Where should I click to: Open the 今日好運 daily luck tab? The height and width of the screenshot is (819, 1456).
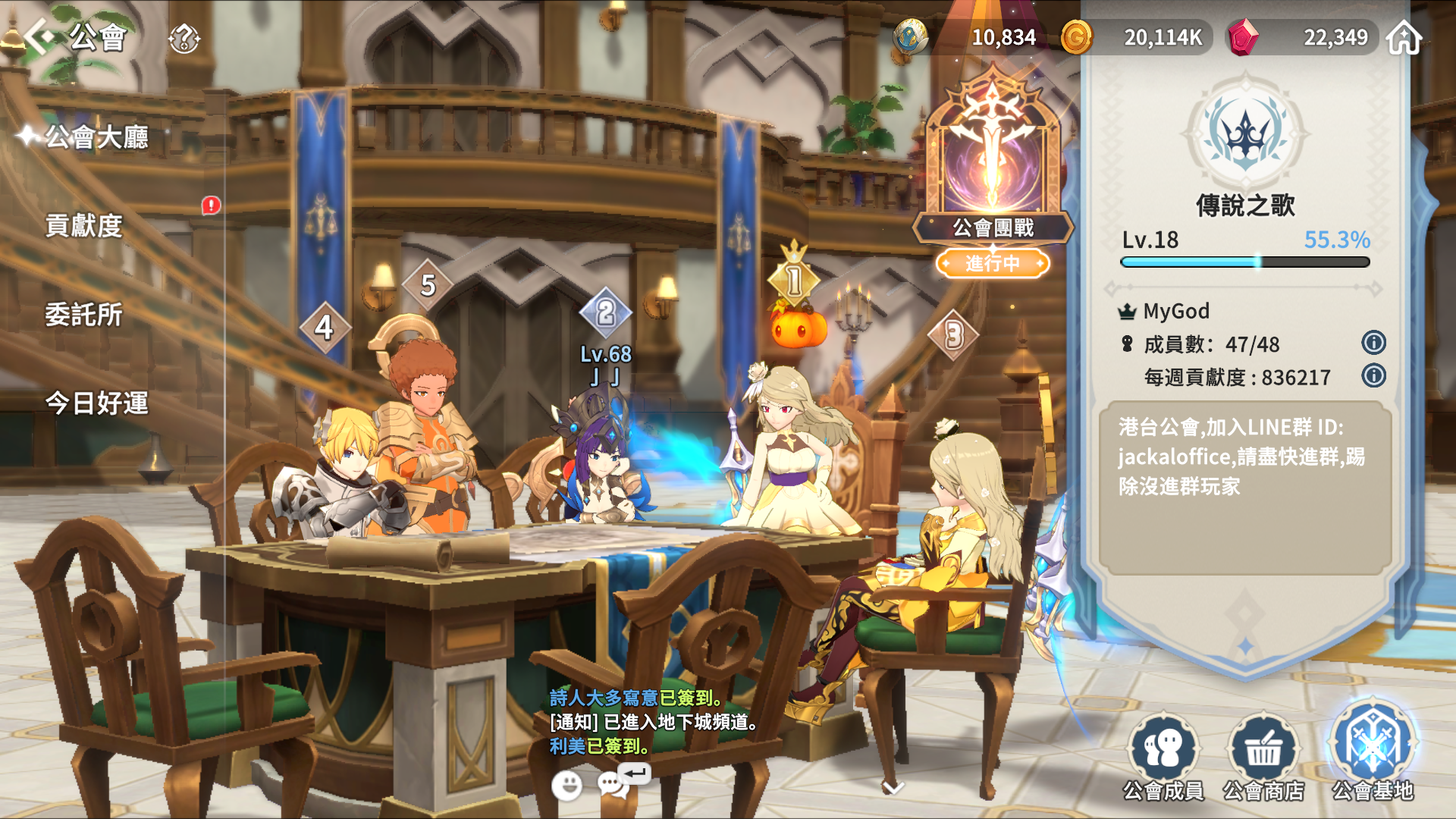(96, 403)
